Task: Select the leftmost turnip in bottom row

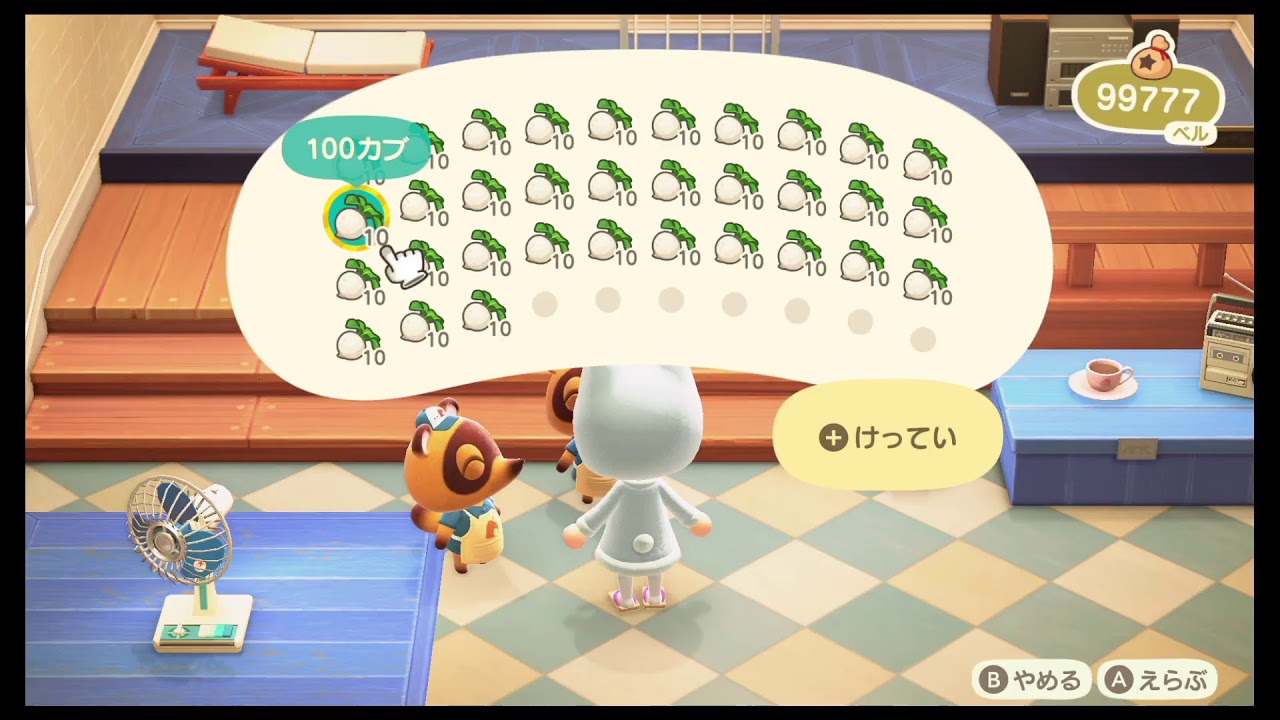Action: pyautogui.click(x=355, y=340)
